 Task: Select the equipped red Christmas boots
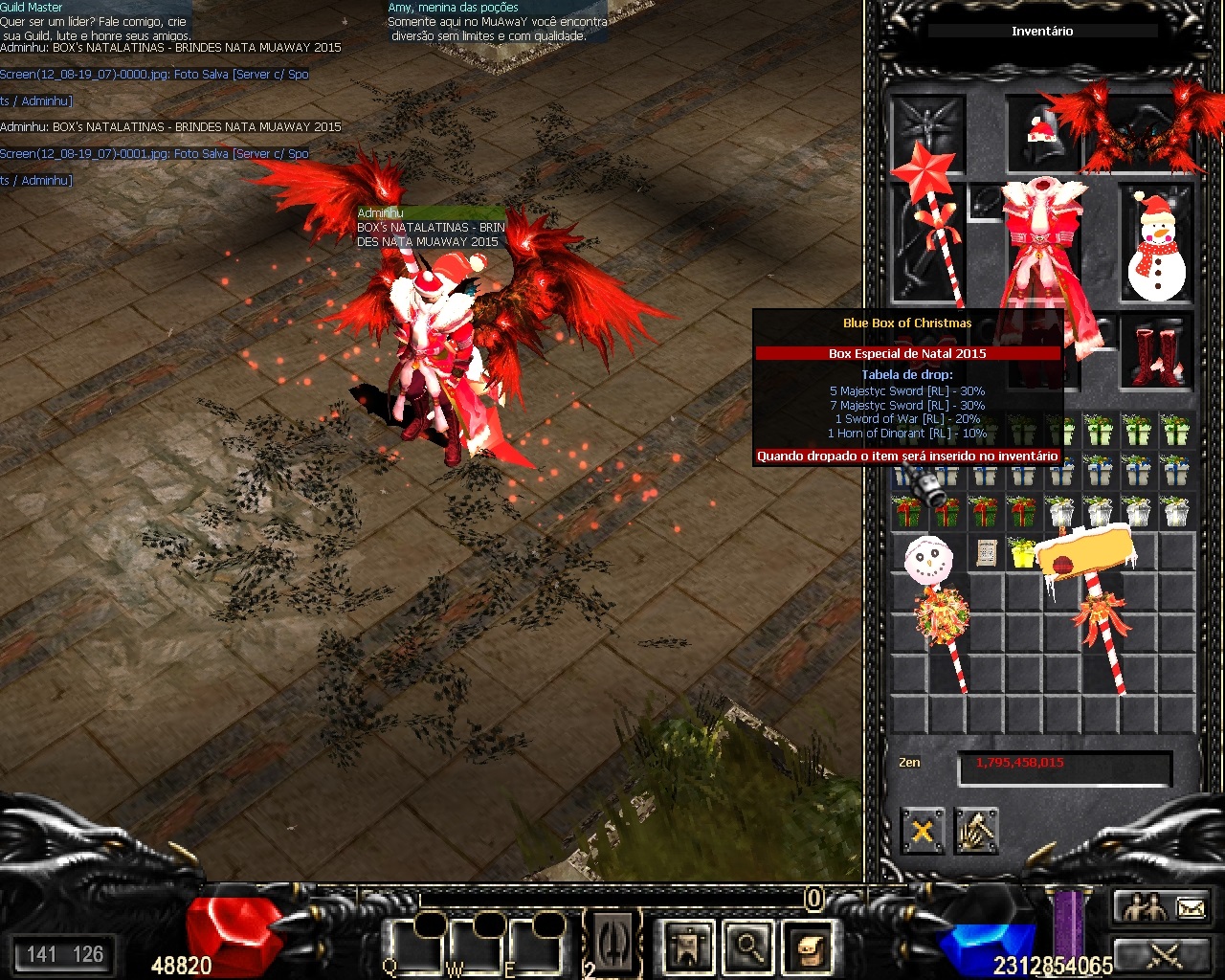[1156, 356]
